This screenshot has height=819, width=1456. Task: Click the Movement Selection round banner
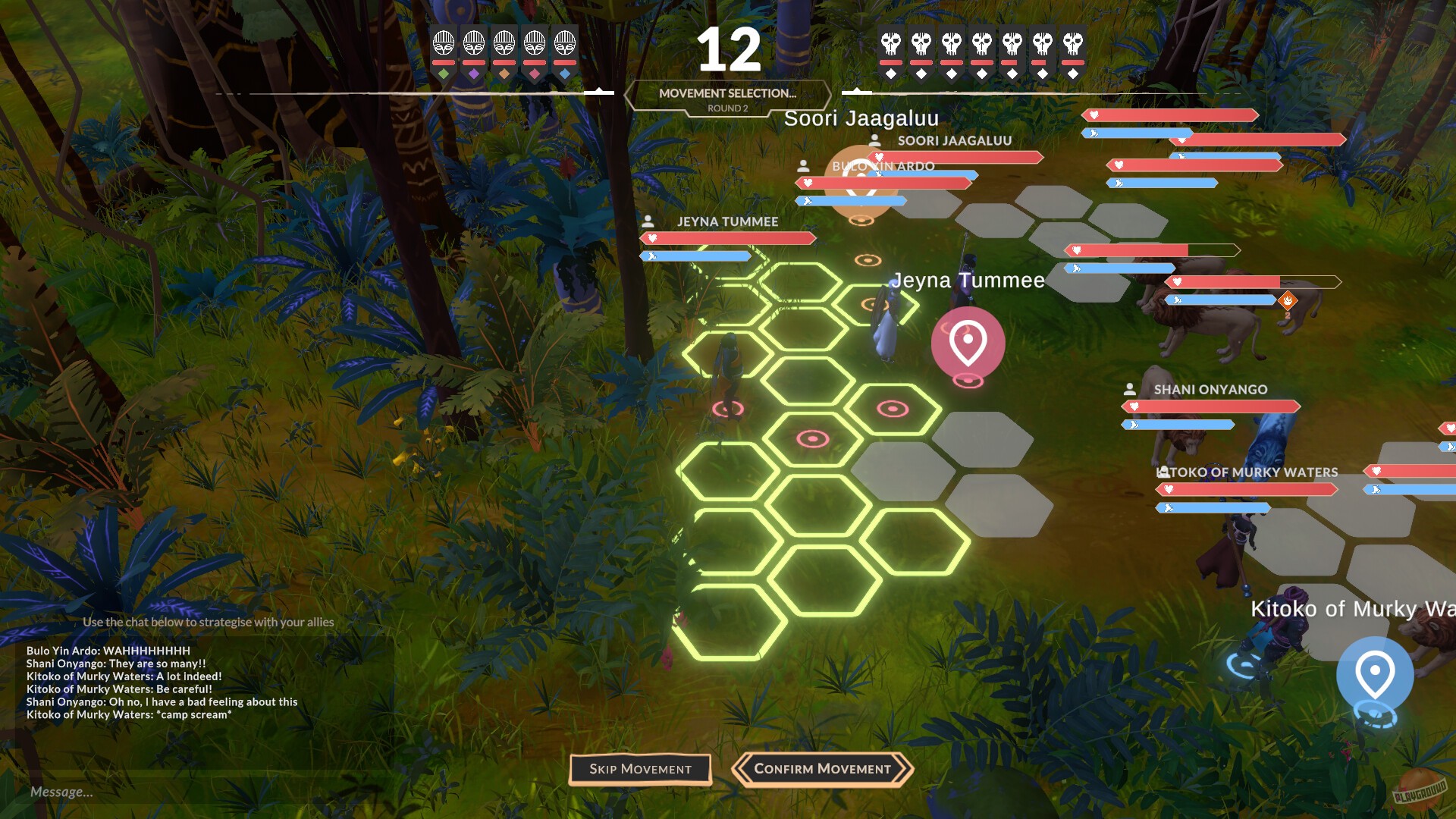(x=727, y=96)
